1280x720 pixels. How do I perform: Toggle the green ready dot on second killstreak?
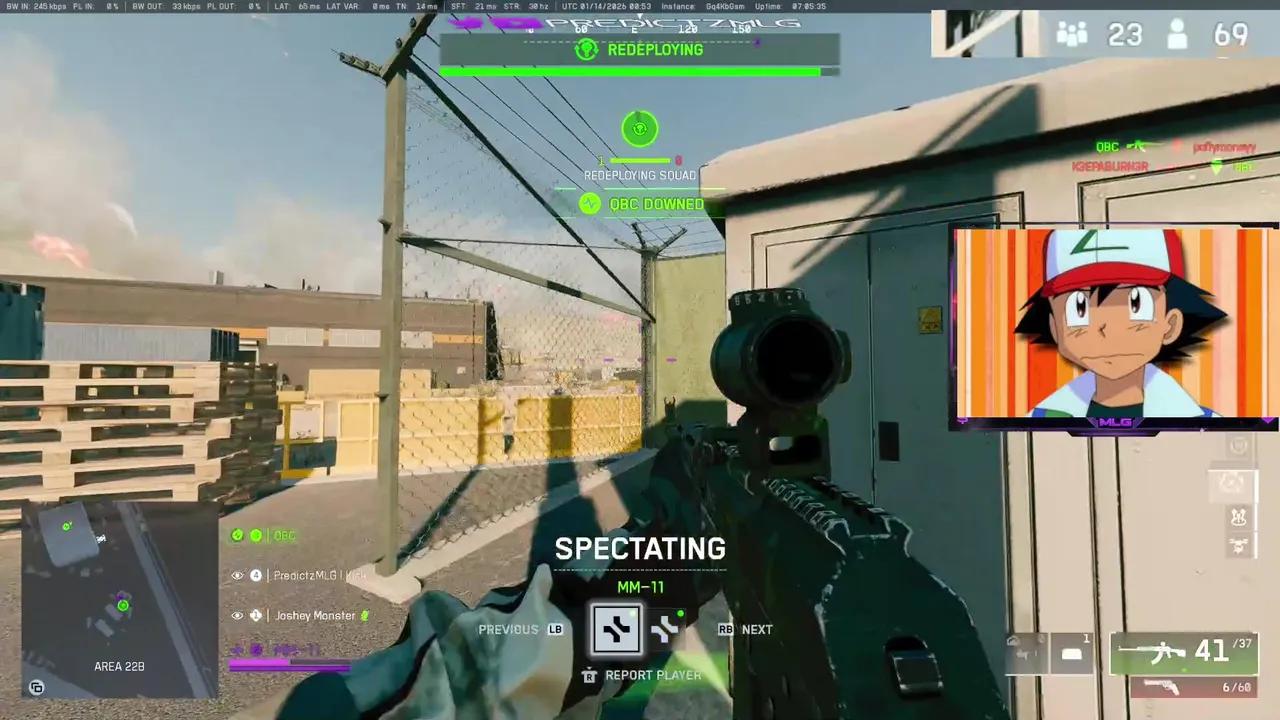pos(679,614)
